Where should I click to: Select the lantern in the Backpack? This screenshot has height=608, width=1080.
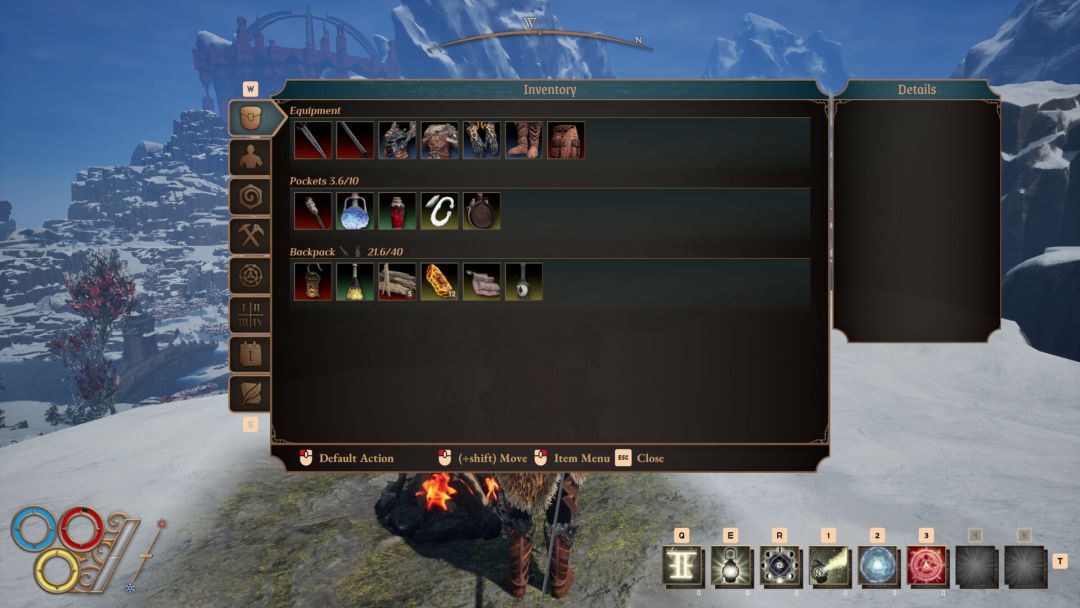point(313,282)
